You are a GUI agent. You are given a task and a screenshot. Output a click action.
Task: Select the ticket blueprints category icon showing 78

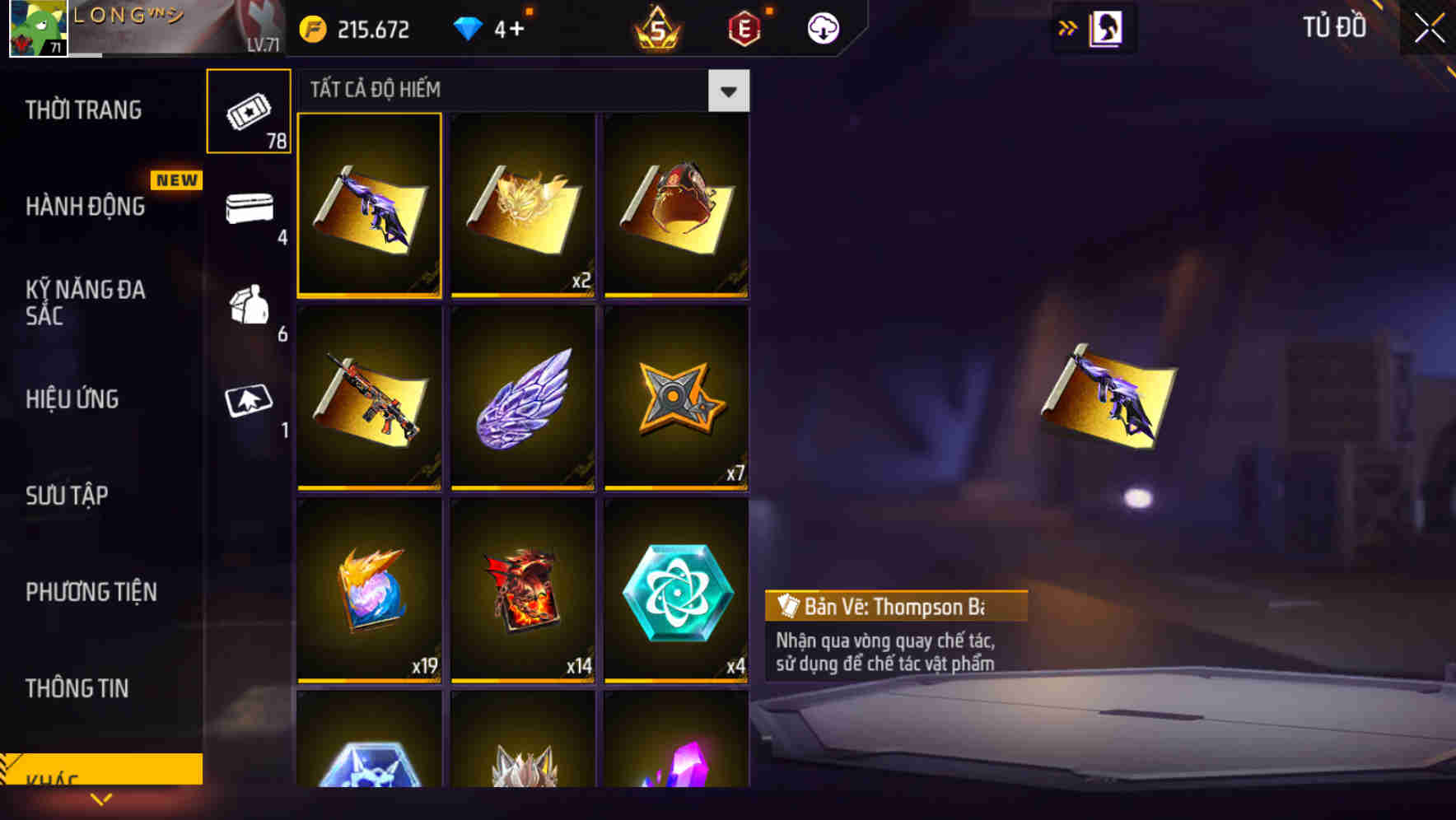tap(249, 111)
